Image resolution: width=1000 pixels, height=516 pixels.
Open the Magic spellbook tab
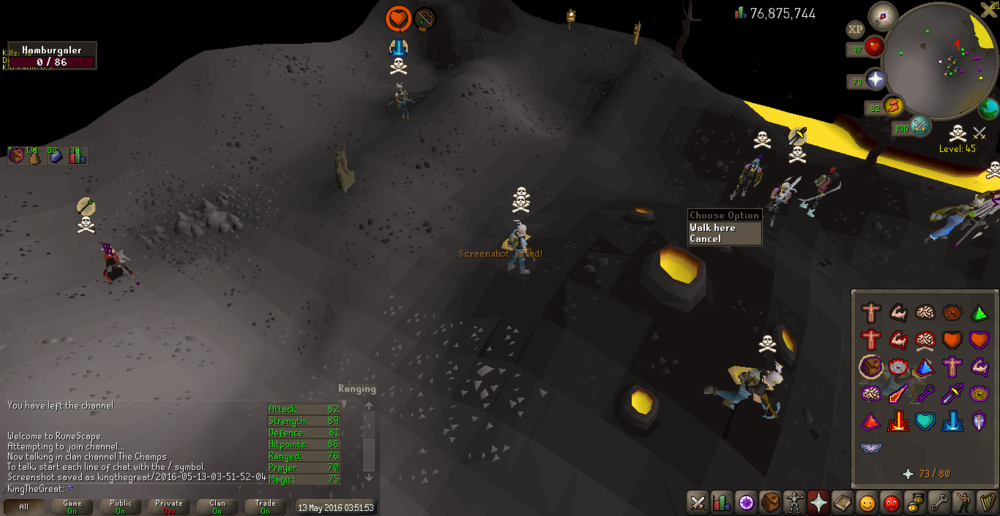pyautogui.click(x=842, y=502)
